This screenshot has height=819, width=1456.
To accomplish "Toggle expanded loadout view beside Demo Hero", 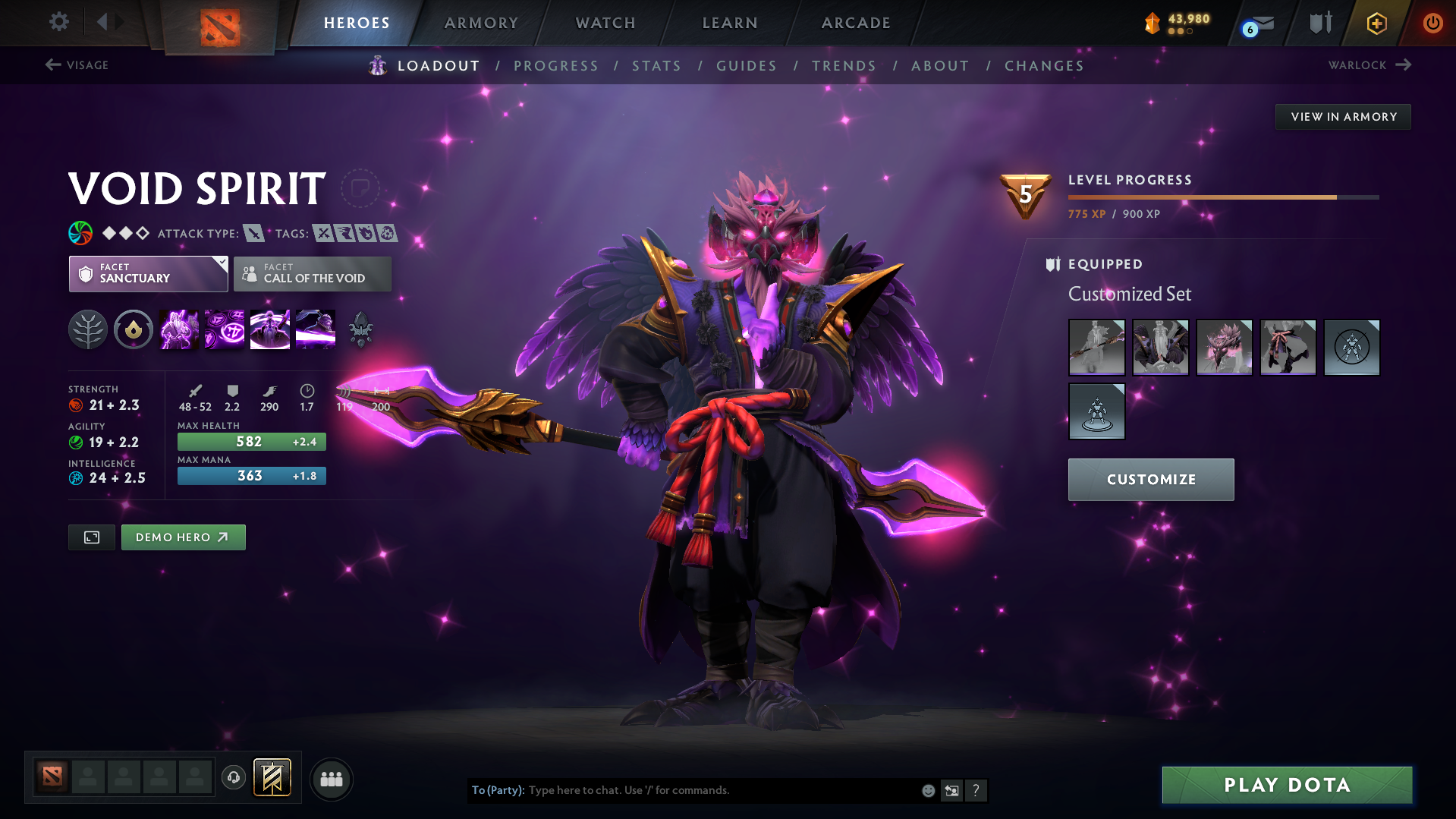I will coord(91,537).
